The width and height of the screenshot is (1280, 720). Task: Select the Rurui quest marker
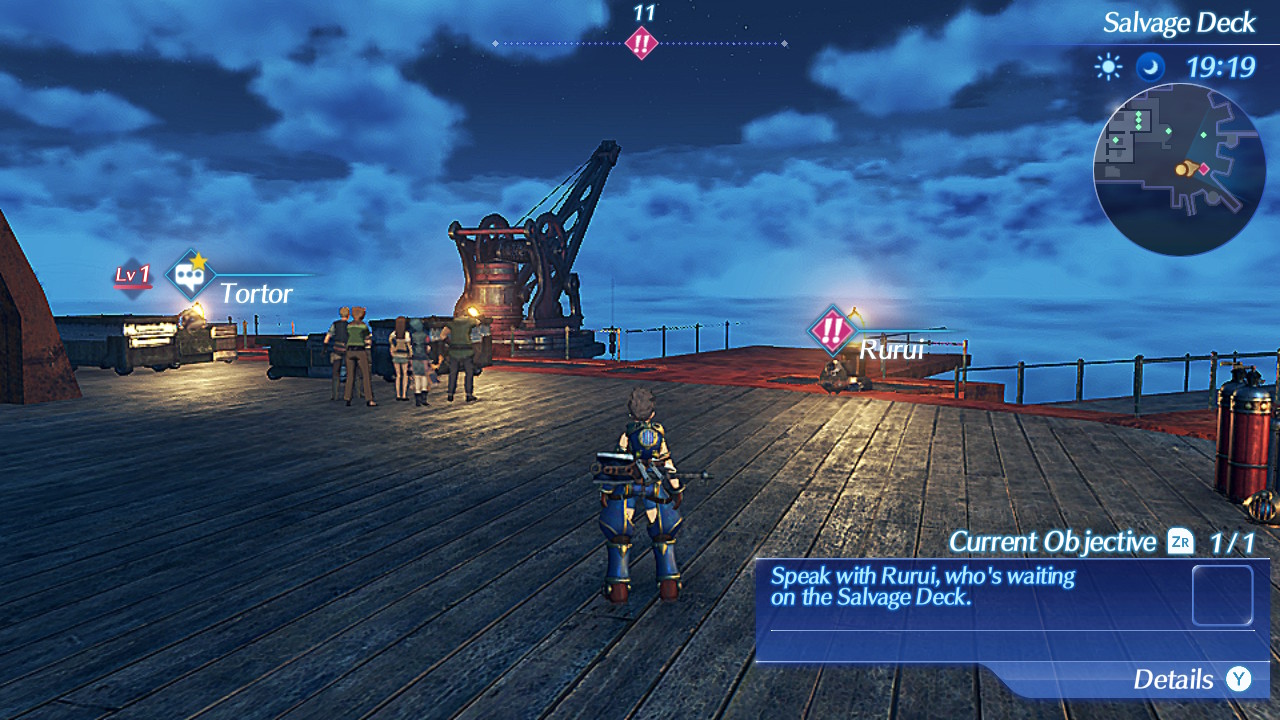tap(831, 330)
